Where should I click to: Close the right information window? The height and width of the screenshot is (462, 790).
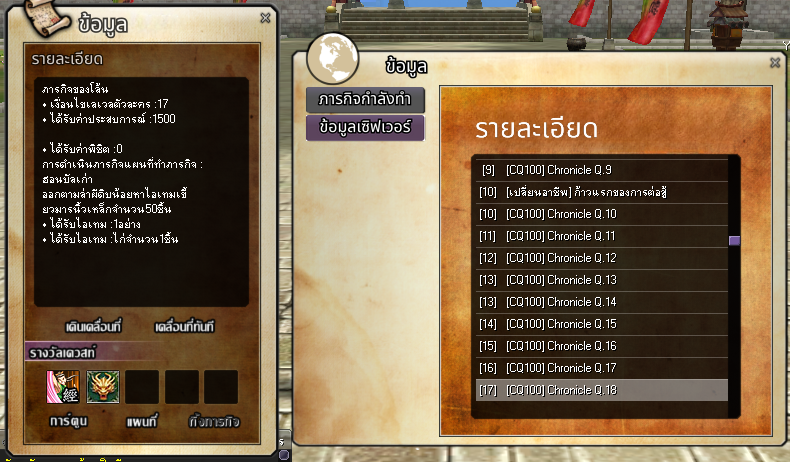[x=775, y=62]
